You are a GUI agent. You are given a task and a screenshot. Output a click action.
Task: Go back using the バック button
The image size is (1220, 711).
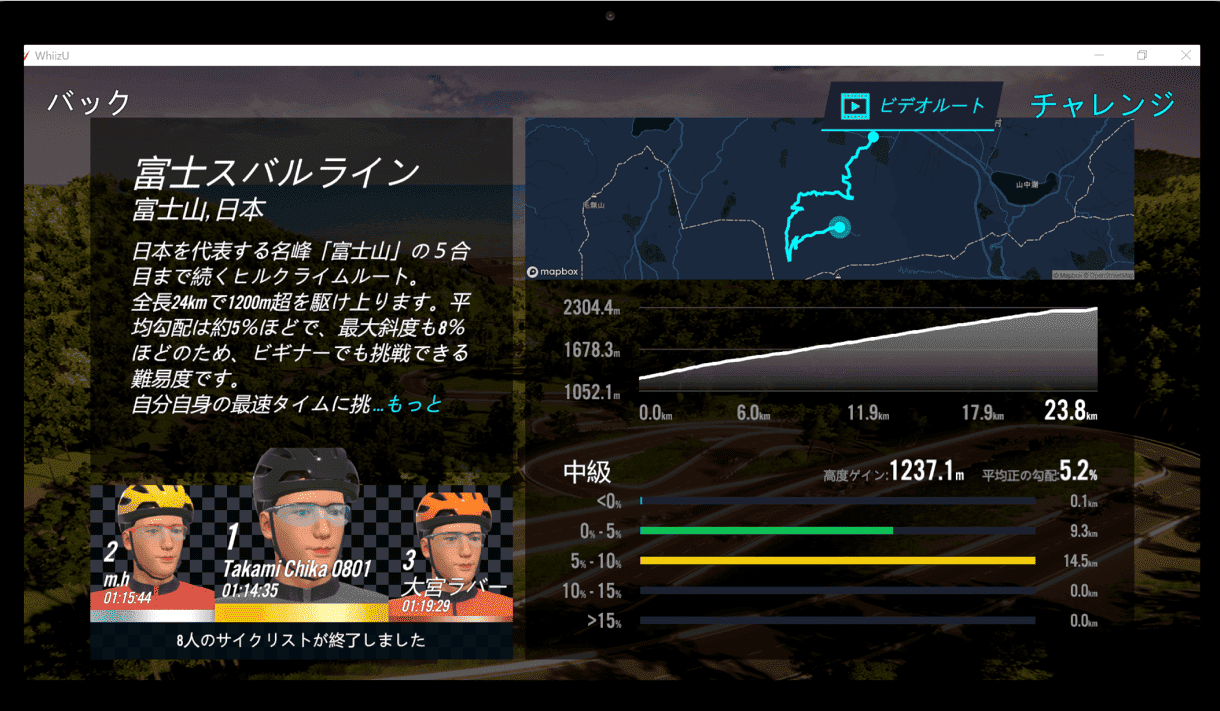tap(89, 102)
